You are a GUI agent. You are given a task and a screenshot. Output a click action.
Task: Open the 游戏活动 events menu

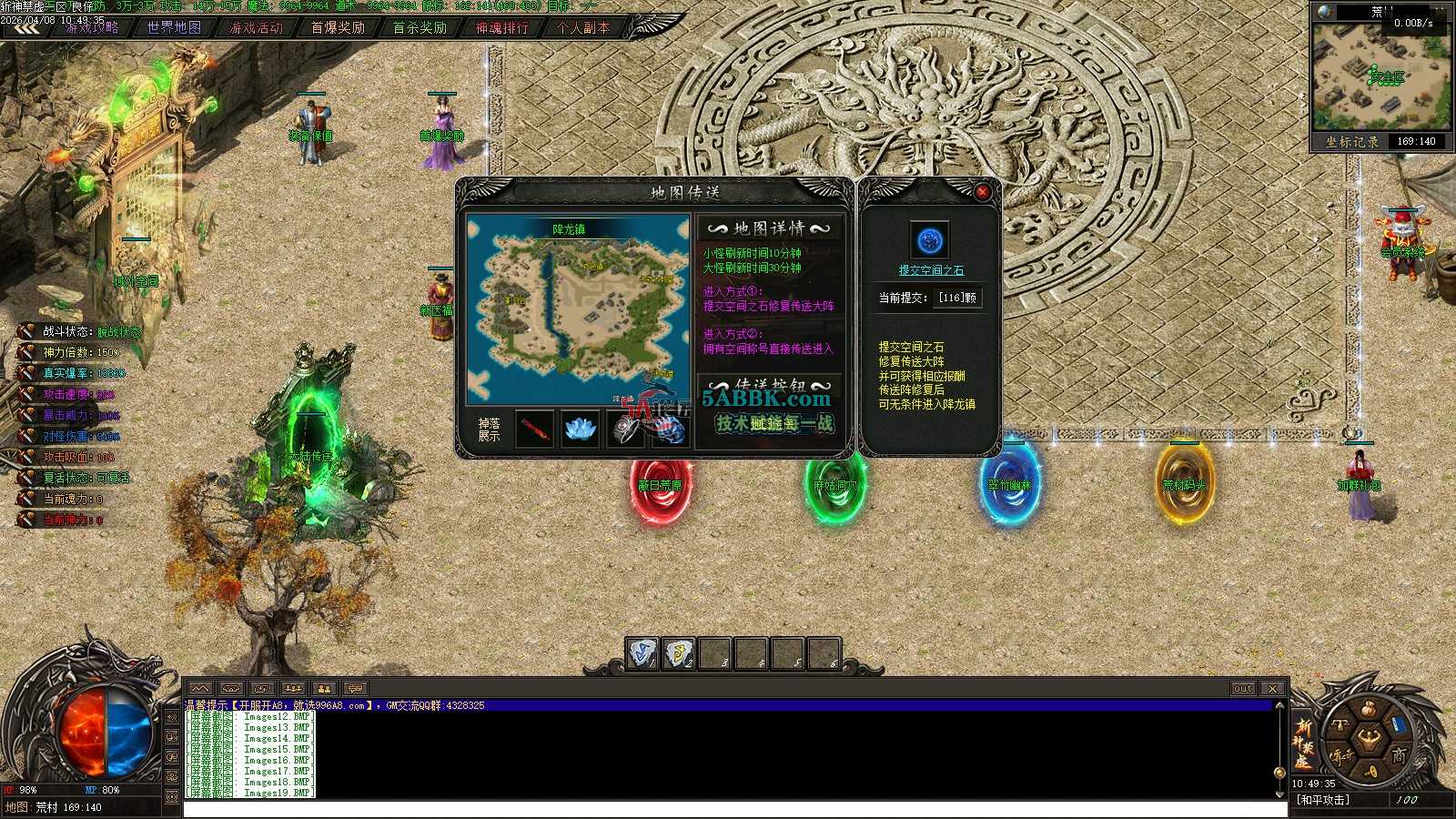[x=256, y=28]
